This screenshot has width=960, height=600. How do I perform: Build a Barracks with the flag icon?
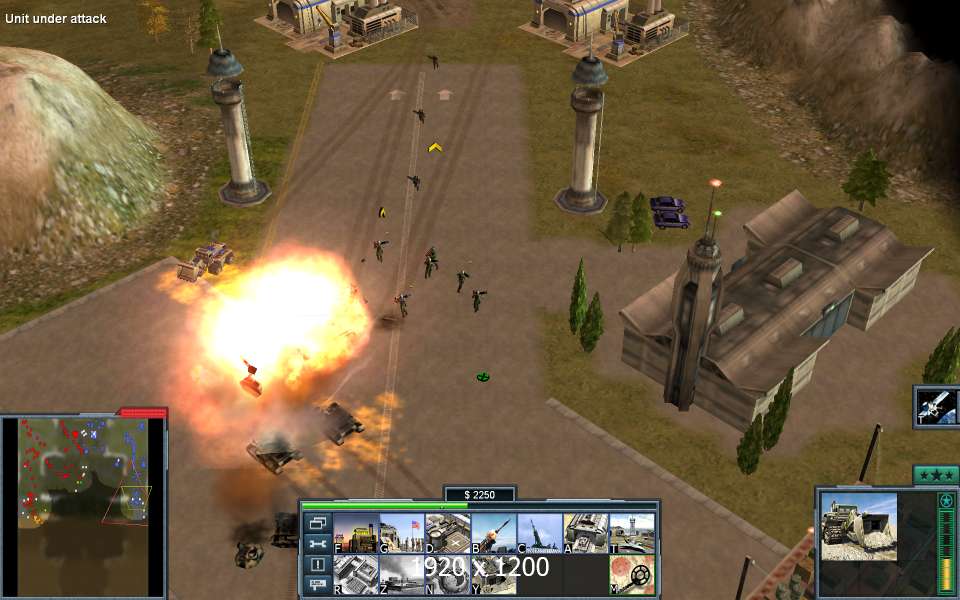401,532
